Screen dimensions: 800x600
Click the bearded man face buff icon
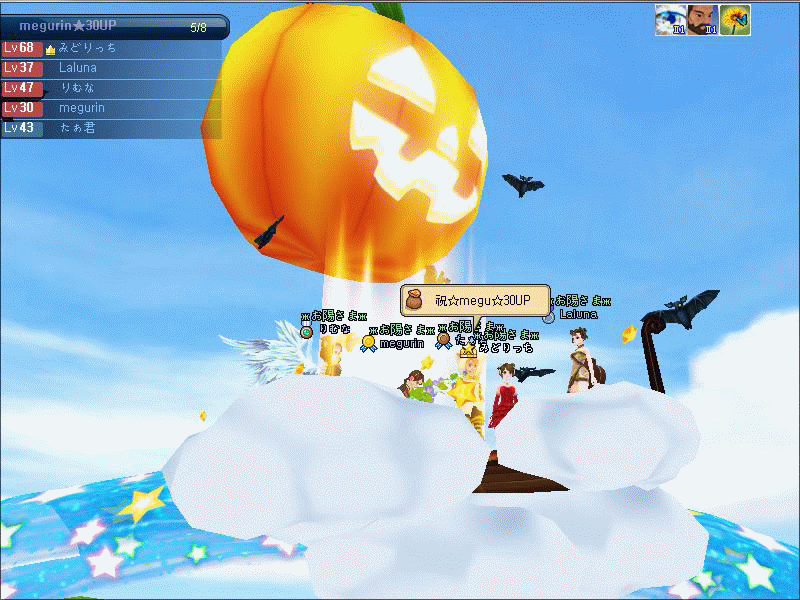pos(702,19)
